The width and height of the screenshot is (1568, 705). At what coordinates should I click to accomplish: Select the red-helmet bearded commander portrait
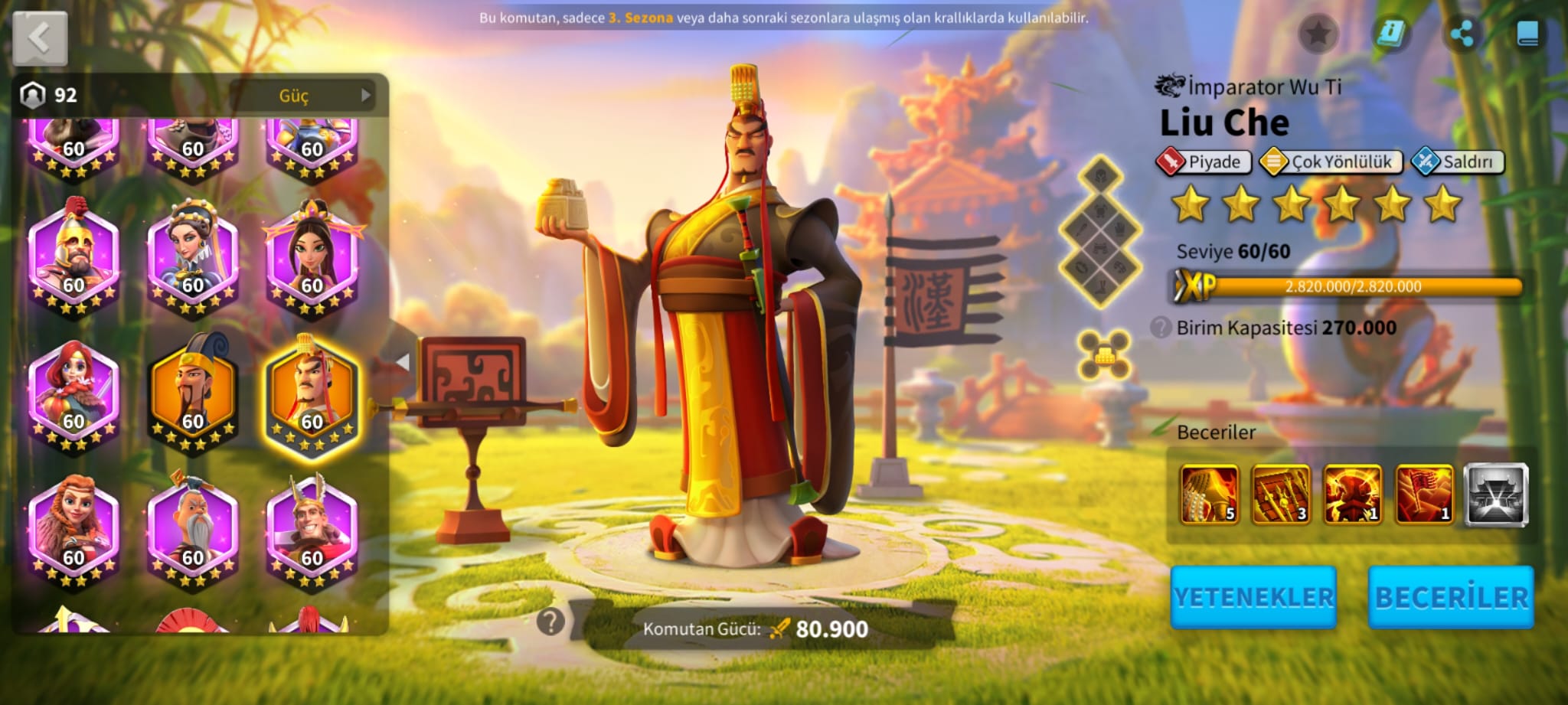(73, 259)
